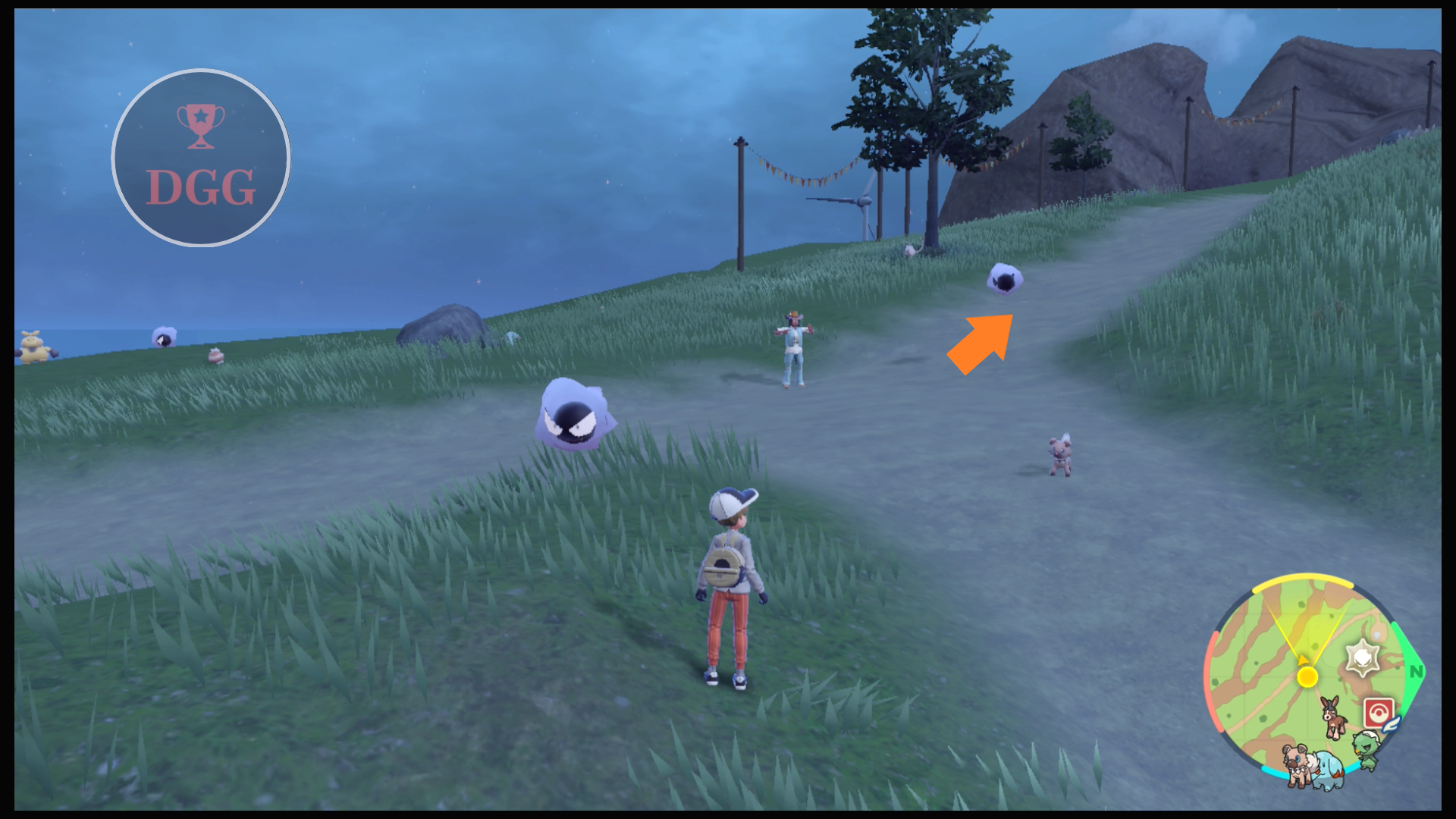1456x819 pixels.
Task: Select the Mudbray icon on minimap
Action: click(x=1333, y=717)
